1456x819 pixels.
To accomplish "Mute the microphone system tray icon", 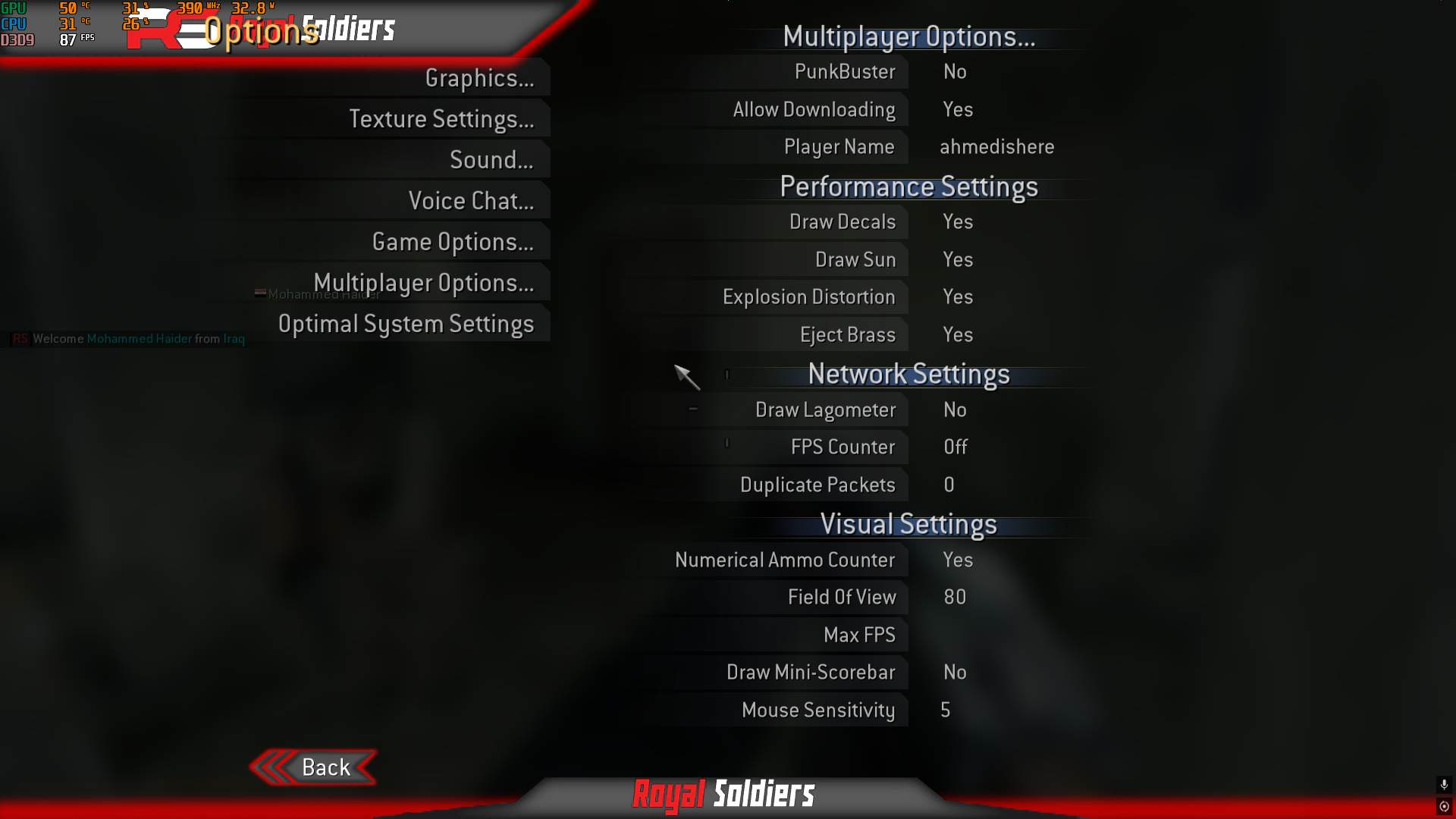I will 1443,785.
